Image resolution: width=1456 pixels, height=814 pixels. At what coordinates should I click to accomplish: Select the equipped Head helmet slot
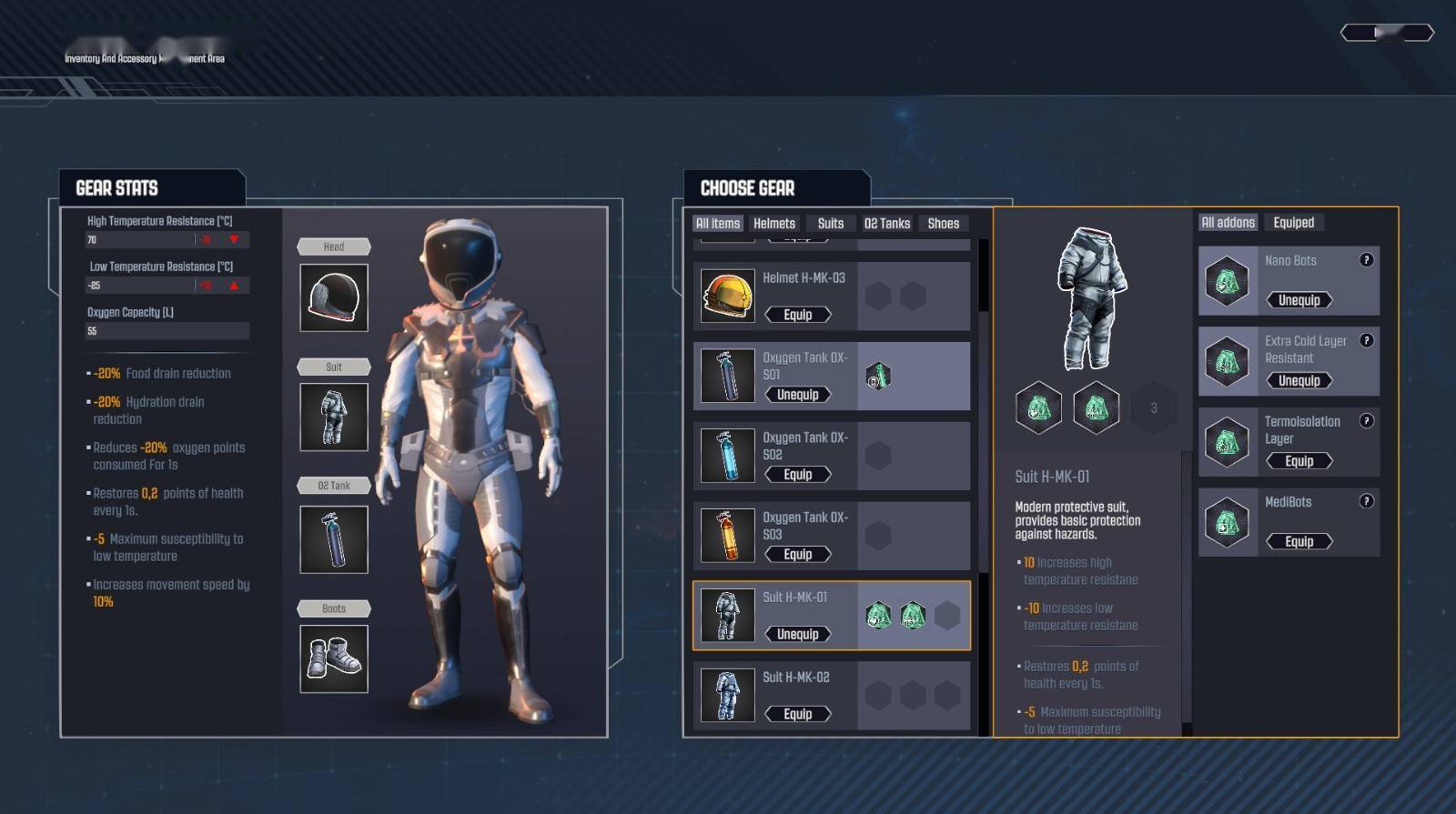[x=334, y=298]
